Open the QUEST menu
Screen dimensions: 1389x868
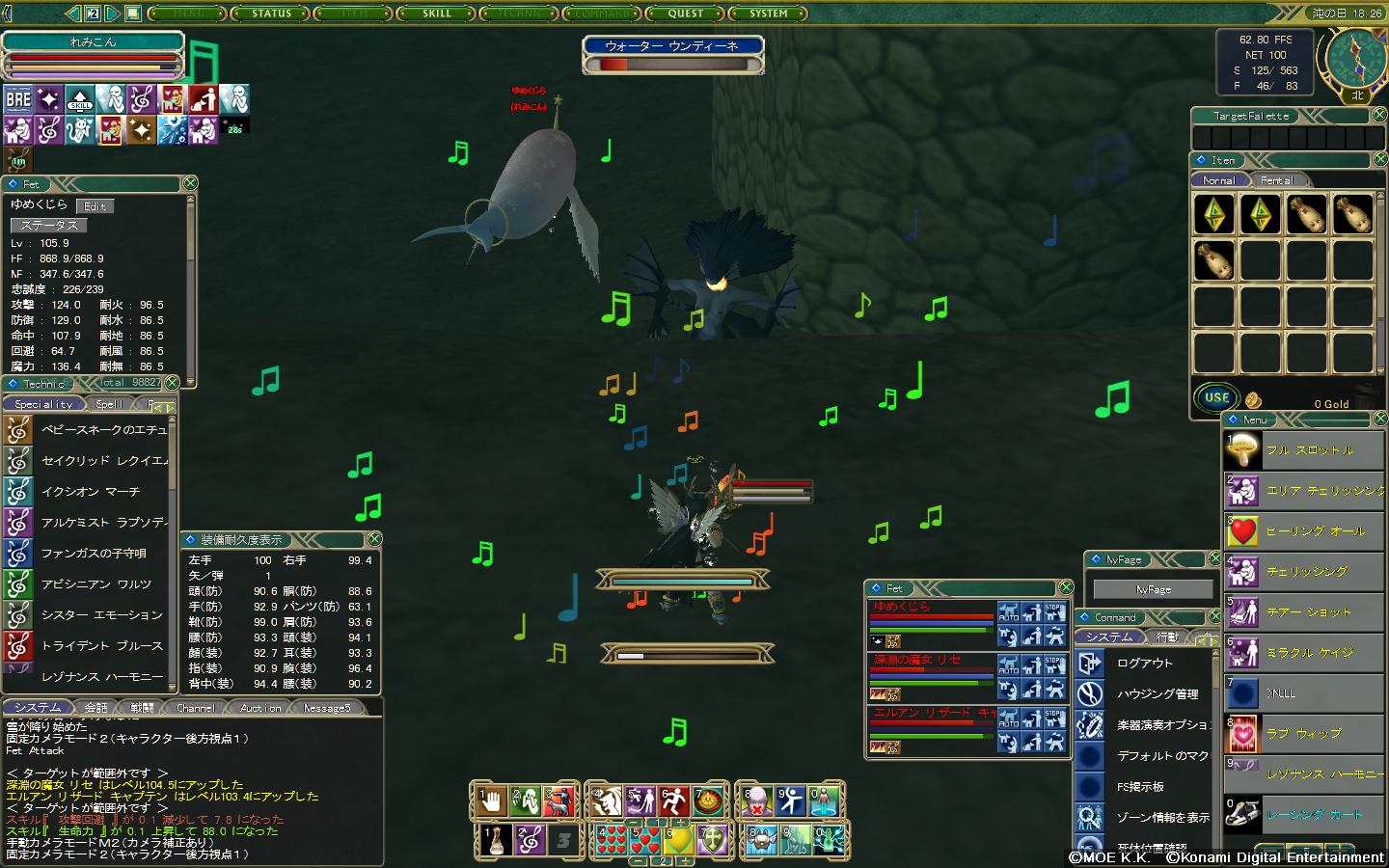point(686,14)
